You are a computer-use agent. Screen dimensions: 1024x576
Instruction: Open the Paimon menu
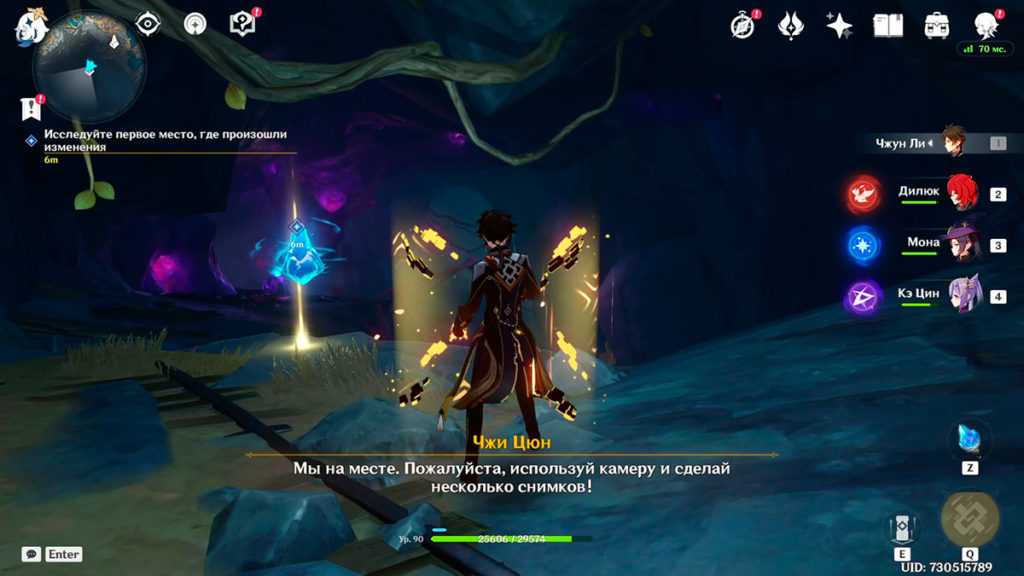[32, 26]
